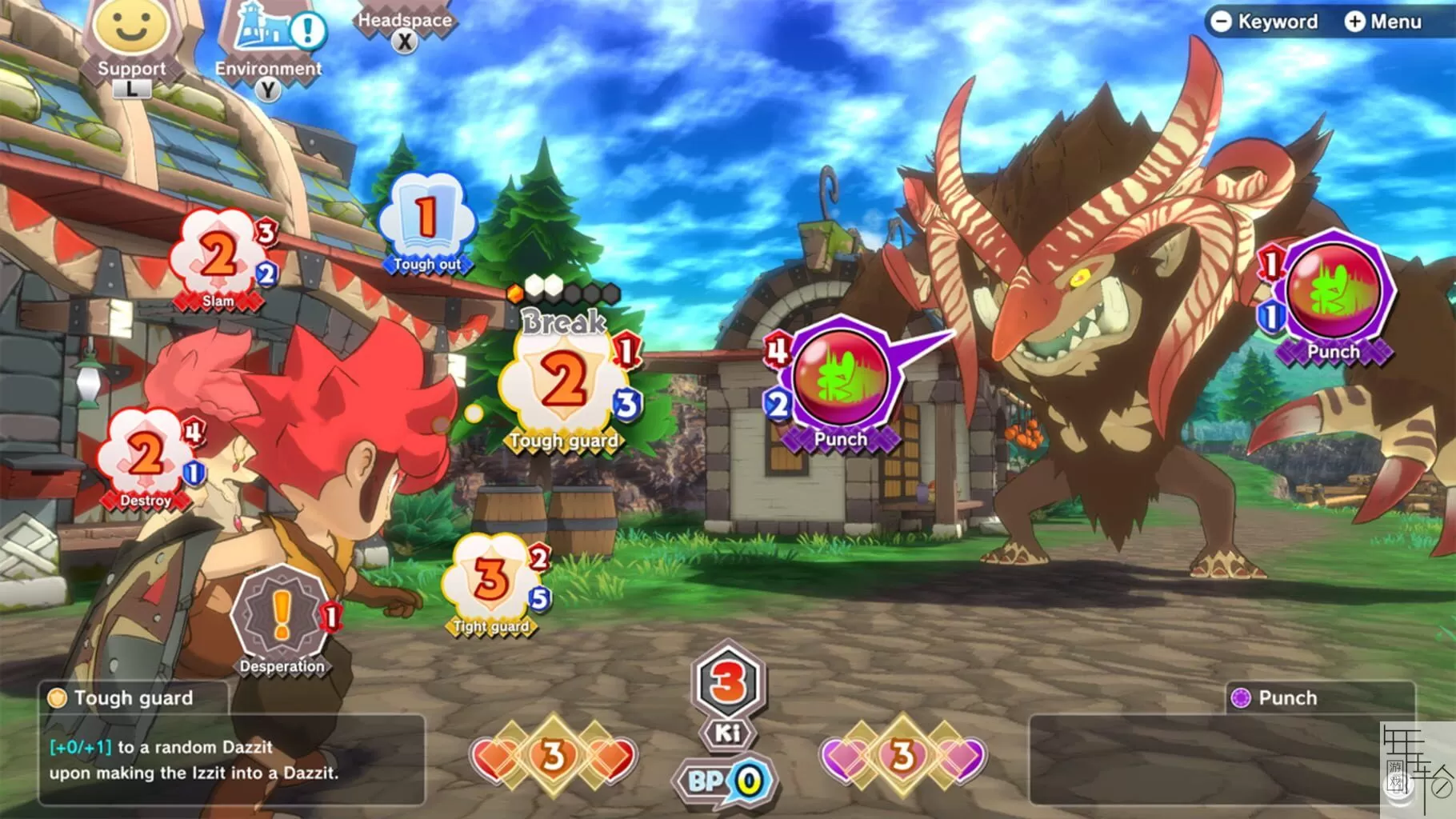The width and height of the screenshot is (1456, 819).
Task: Select the enemy Punch bubble with speech tail
Action: (841, 382)
